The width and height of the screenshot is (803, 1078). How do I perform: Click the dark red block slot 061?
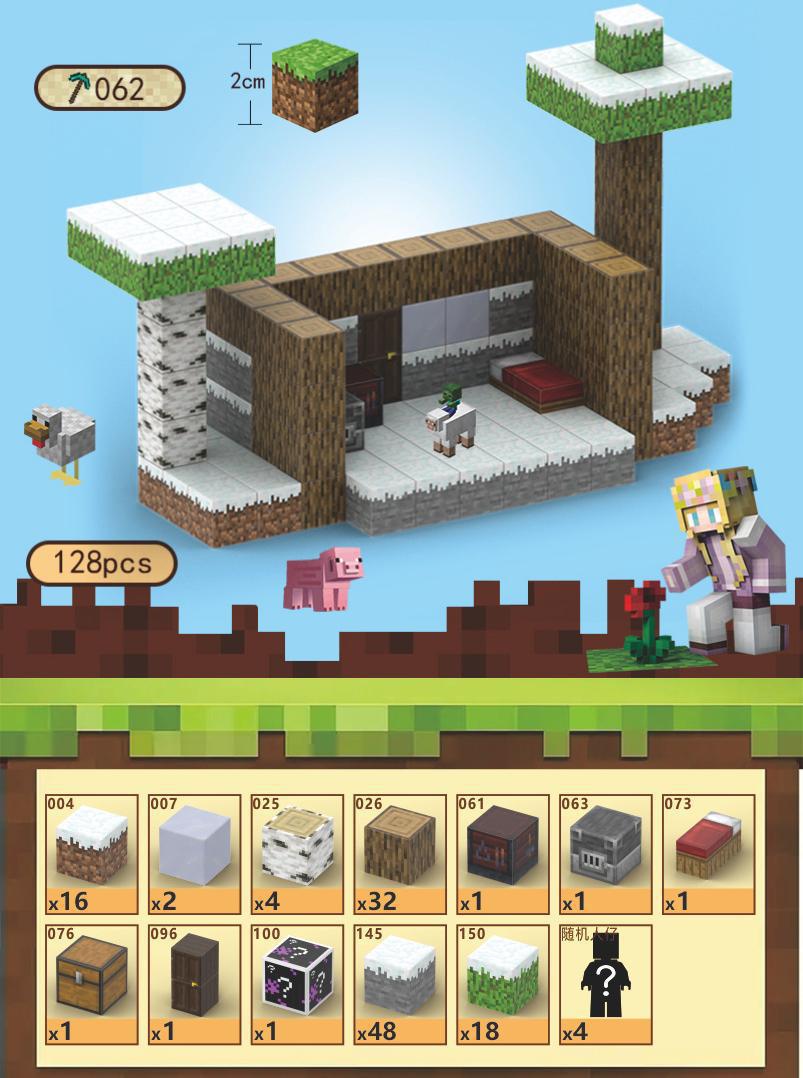click(502, 853)
